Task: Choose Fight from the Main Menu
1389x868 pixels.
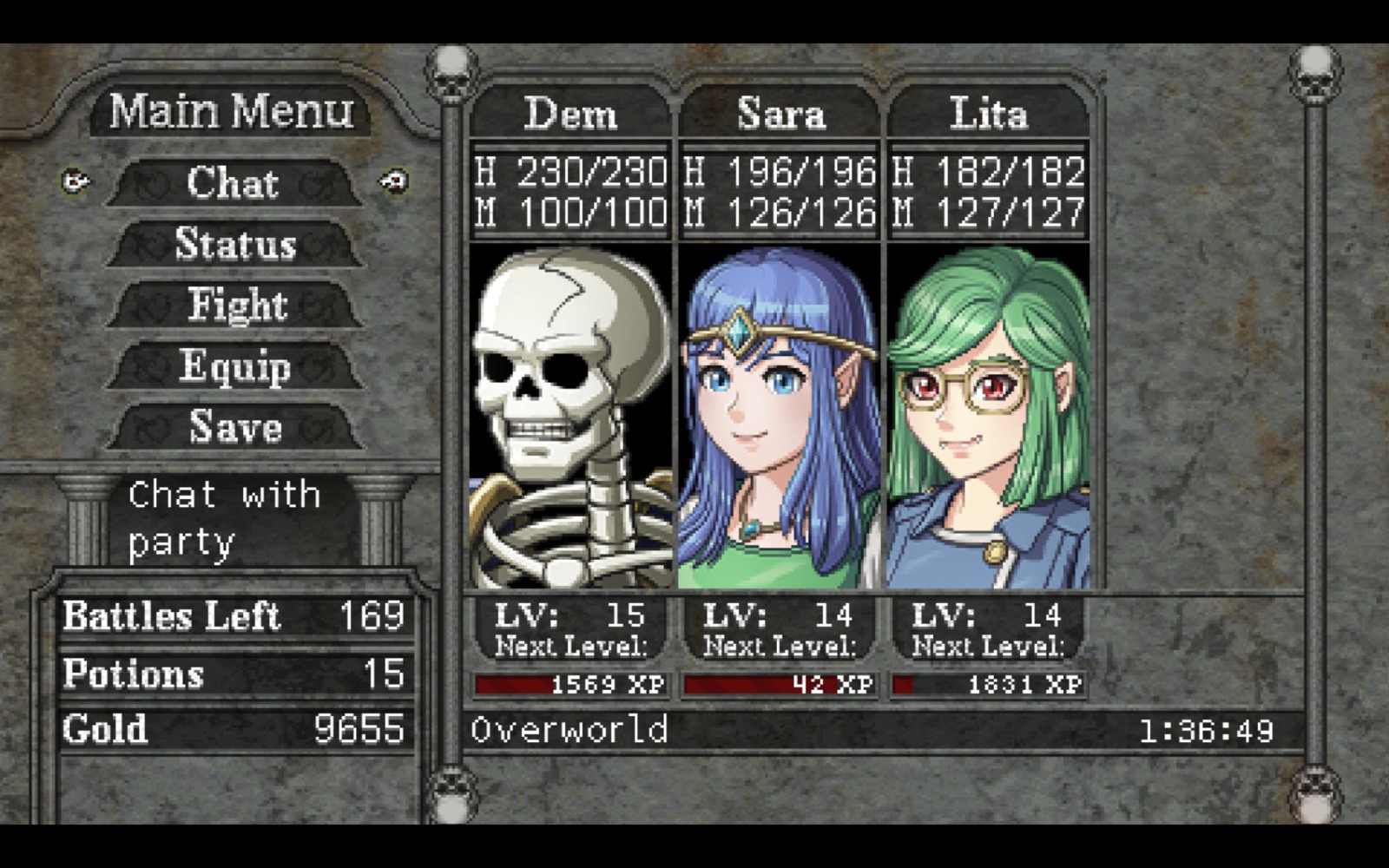Action: pyautogui.click(x=236, y=305)
